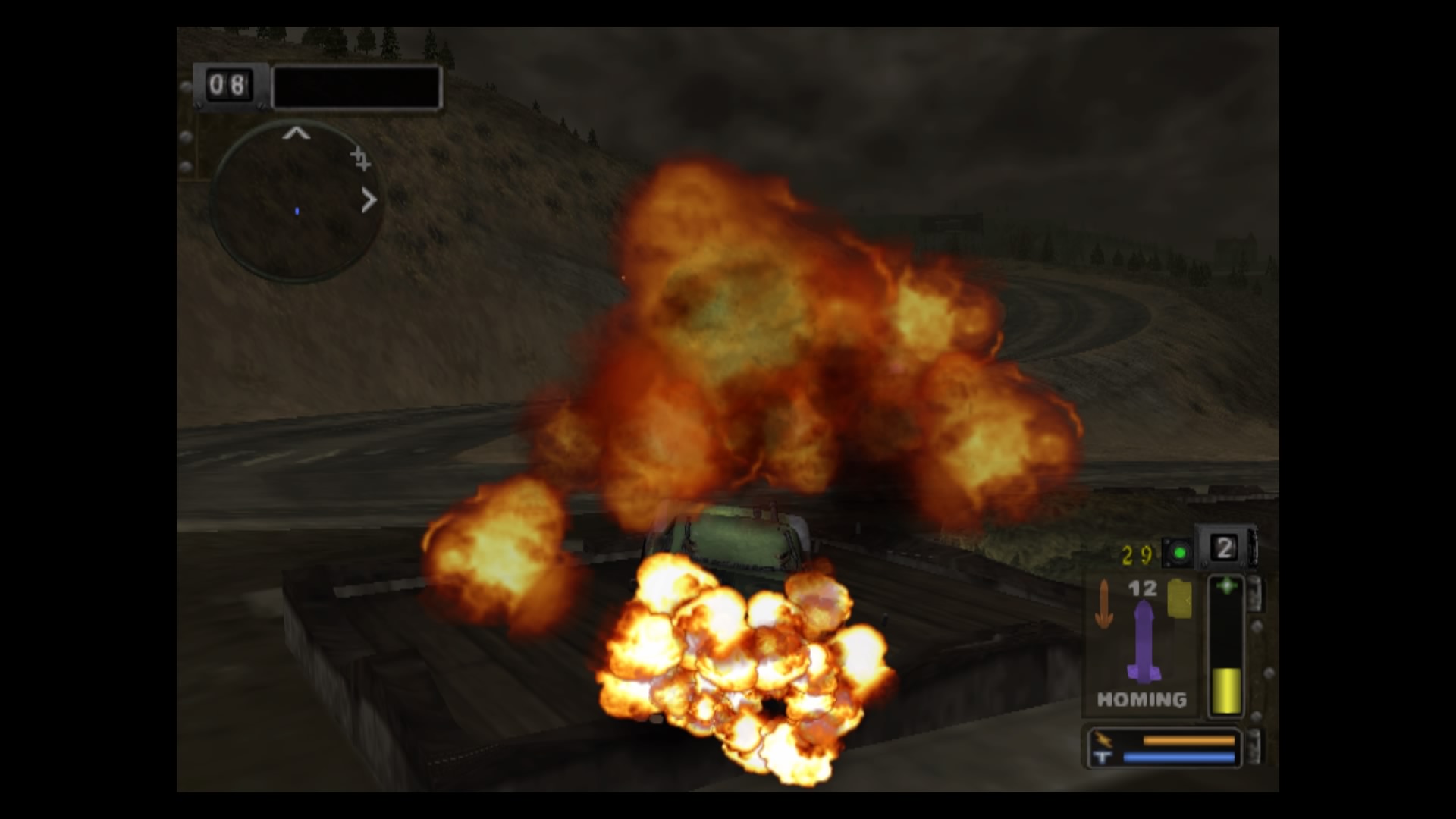Select the purple HOMING missile icon

point(1144,643)
